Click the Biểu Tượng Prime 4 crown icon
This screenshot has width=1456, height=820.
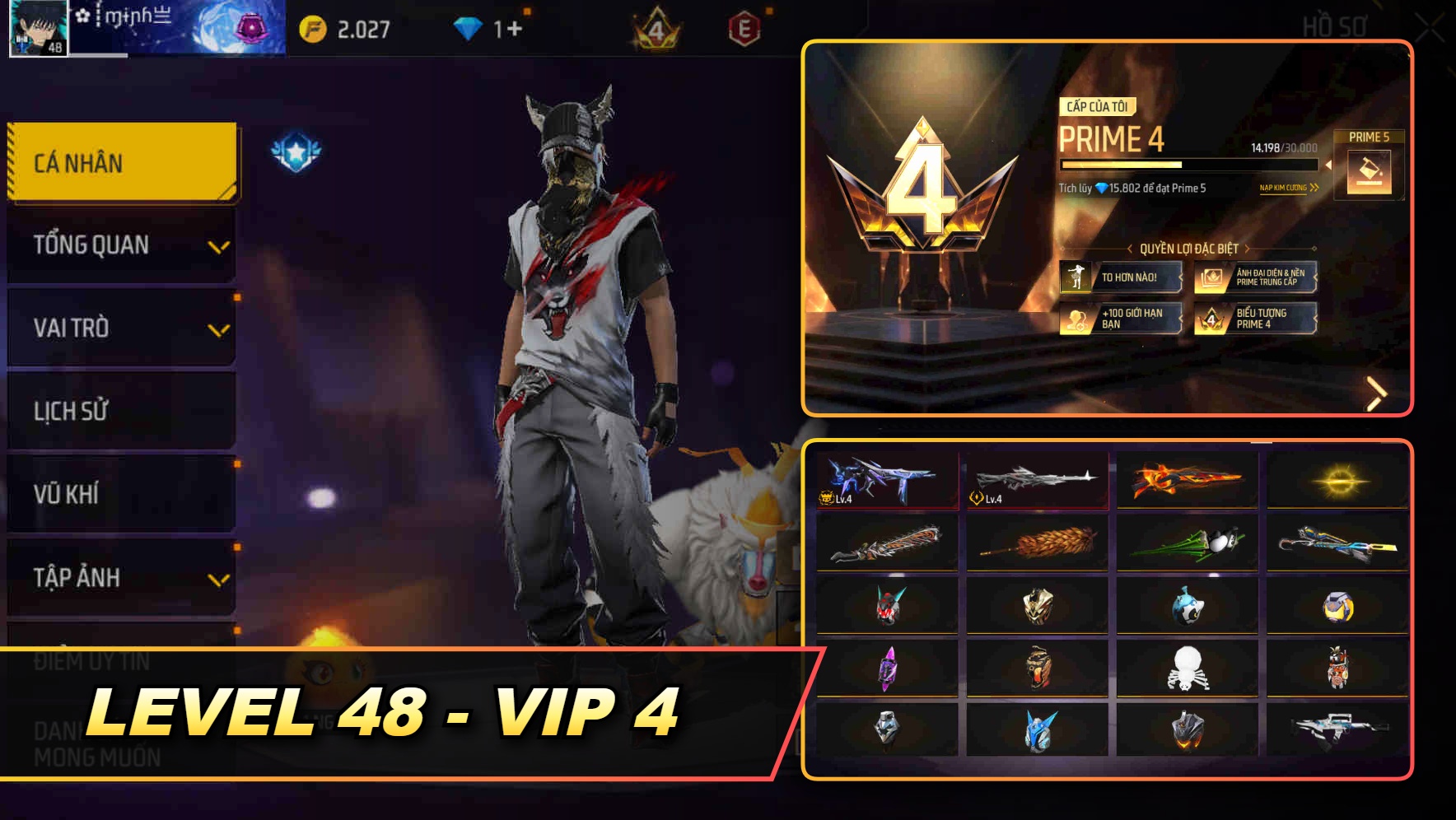[1211, 321]
